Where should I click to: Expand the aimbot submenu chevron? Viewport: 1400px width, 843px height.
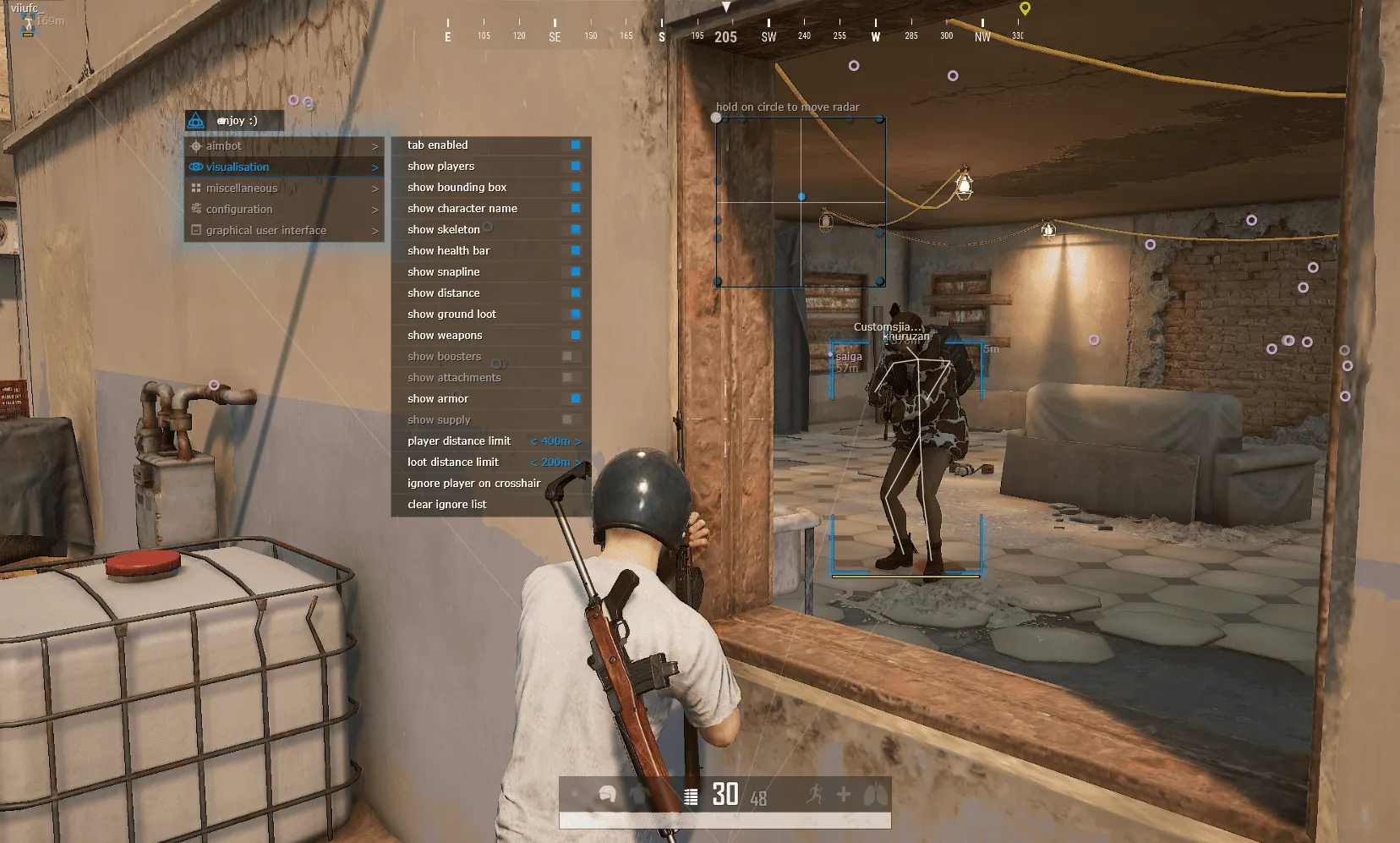(x=375, y=145)
